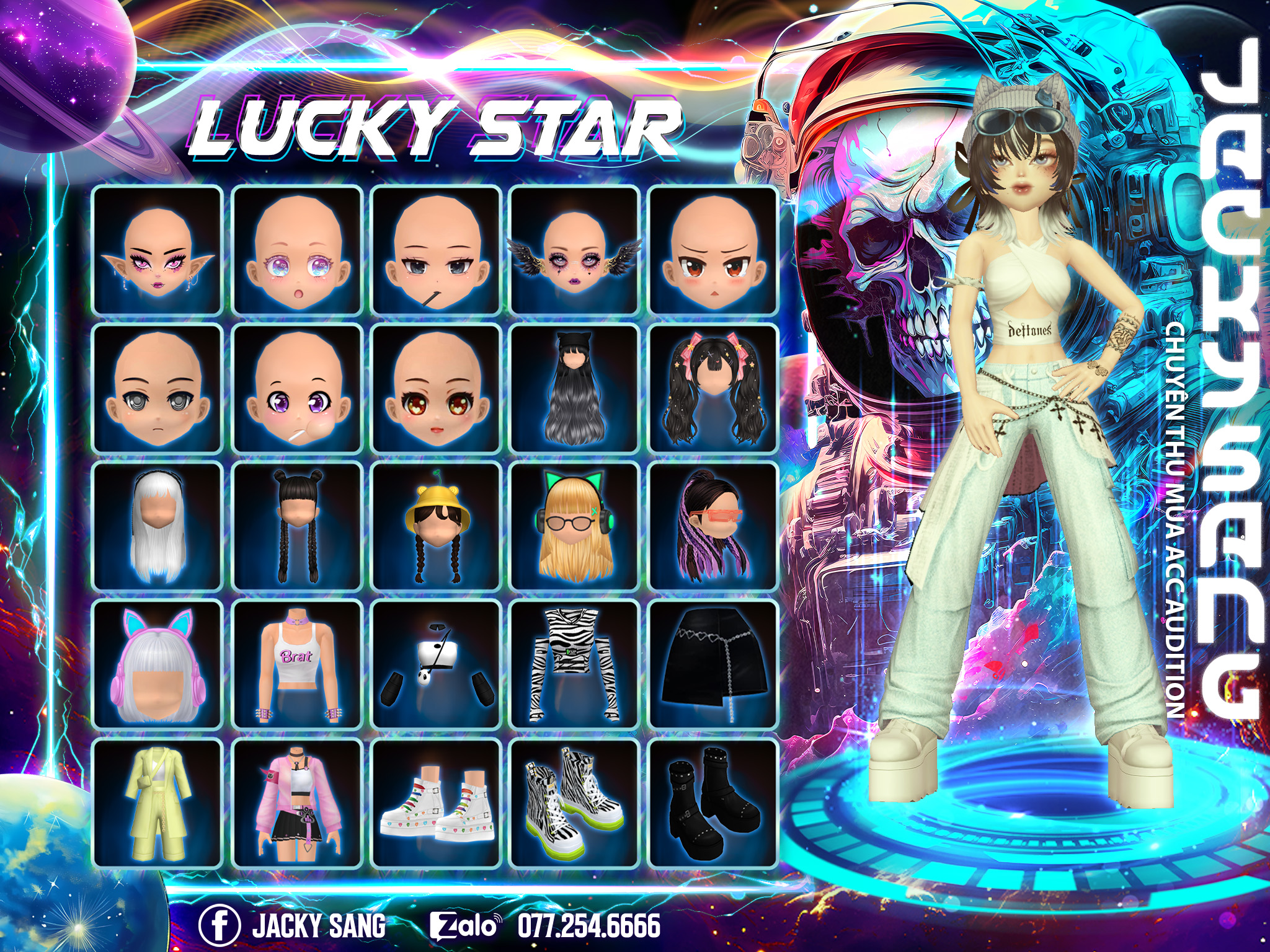This screenshot has width=1270, height=952.
Task: Select the black skirt with heart chain
Action: pos(713,665)
